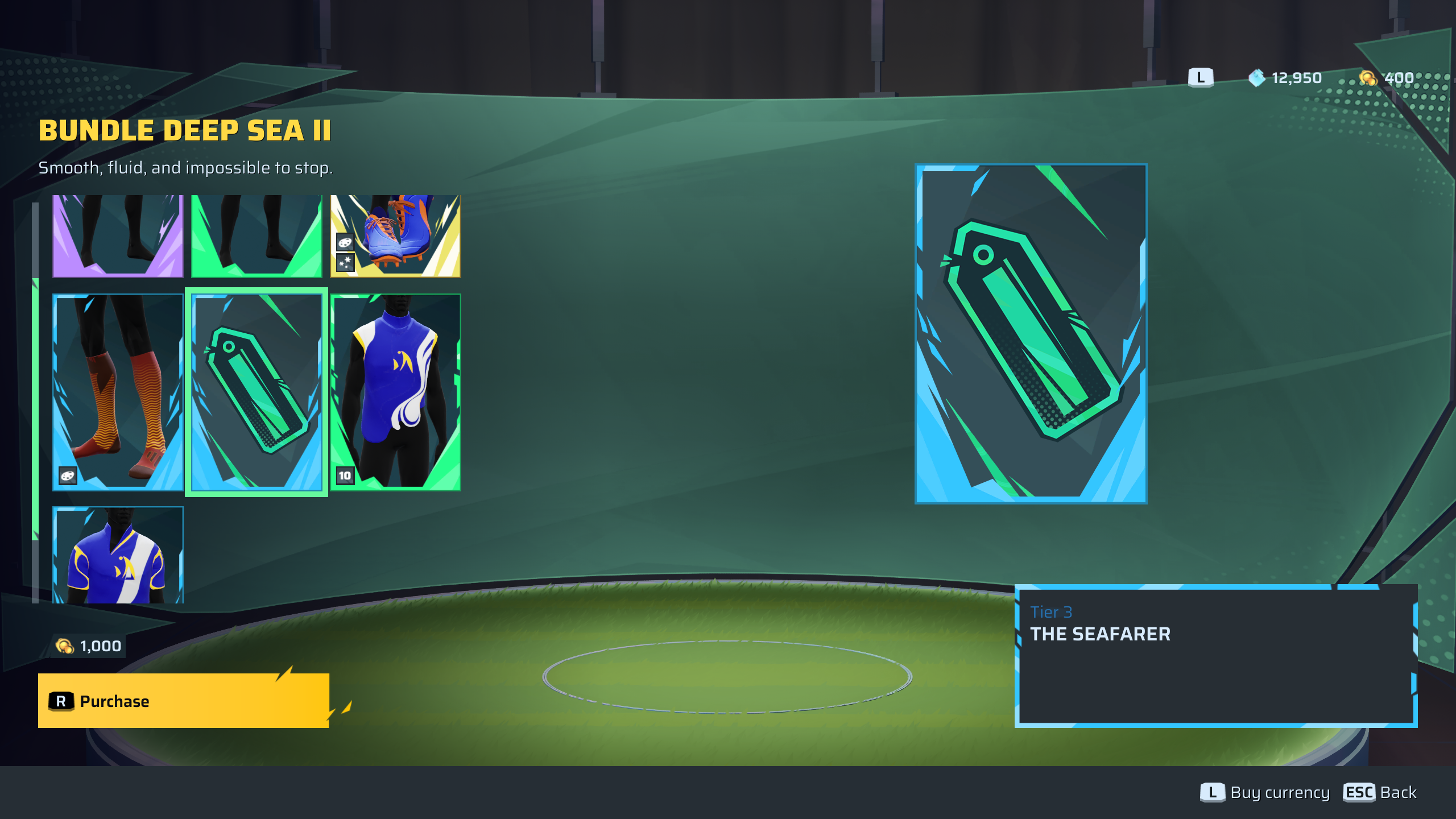Choose The Seafarer green tag item
Screen dimensions: 1456x819
(257, 391)
